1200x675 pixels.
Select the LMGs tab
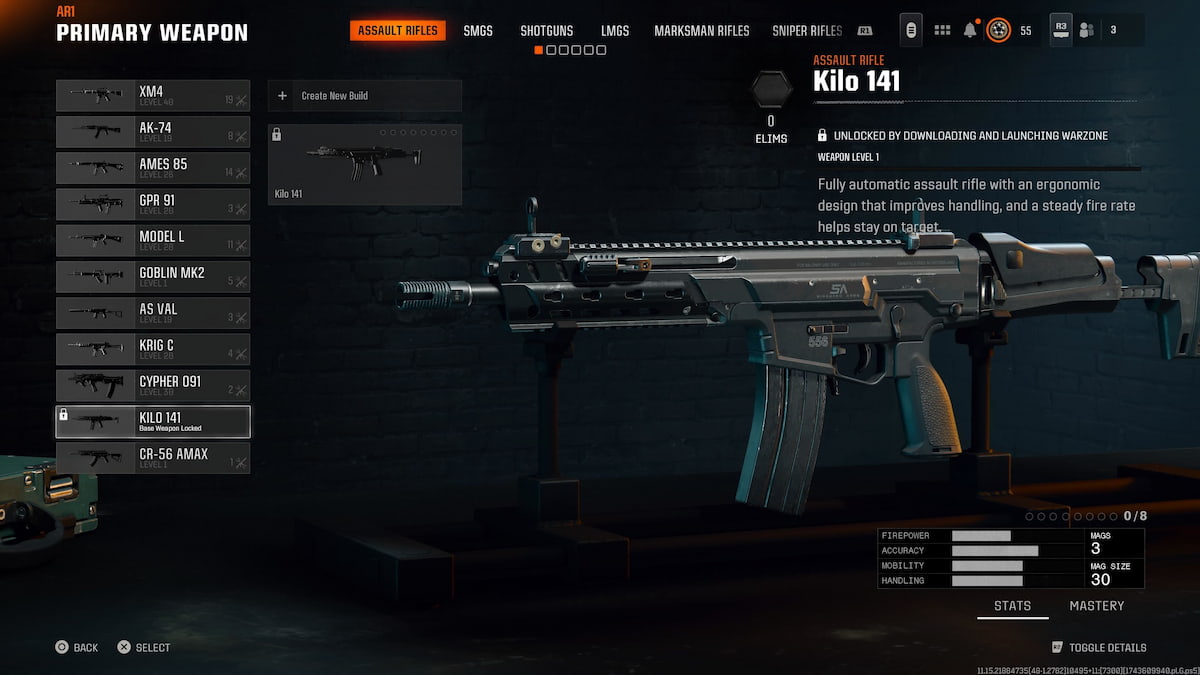(x=615, y=31)
